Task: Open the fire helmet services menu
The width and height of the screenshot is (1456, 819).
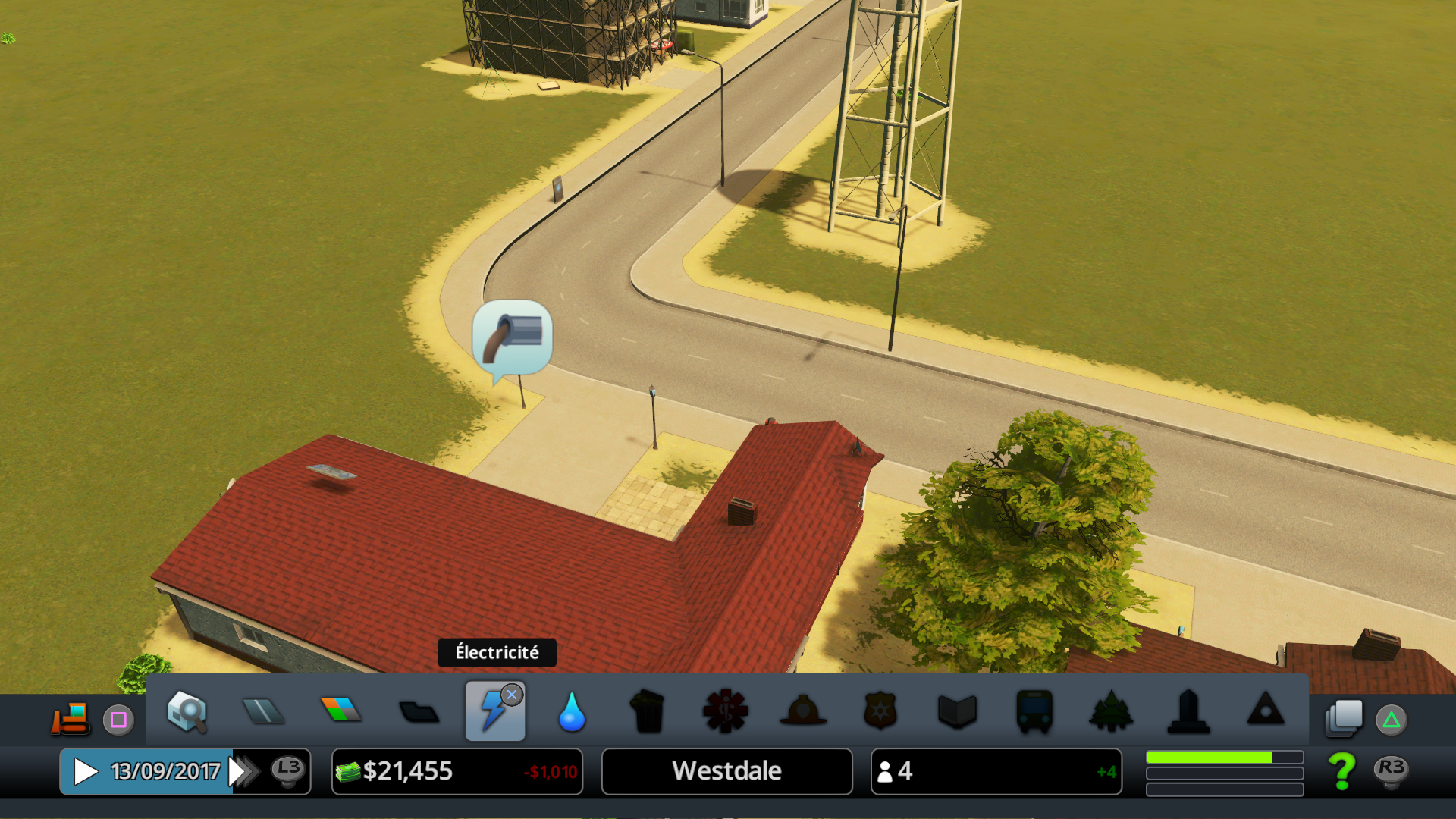Action: [x=803, y=711]
